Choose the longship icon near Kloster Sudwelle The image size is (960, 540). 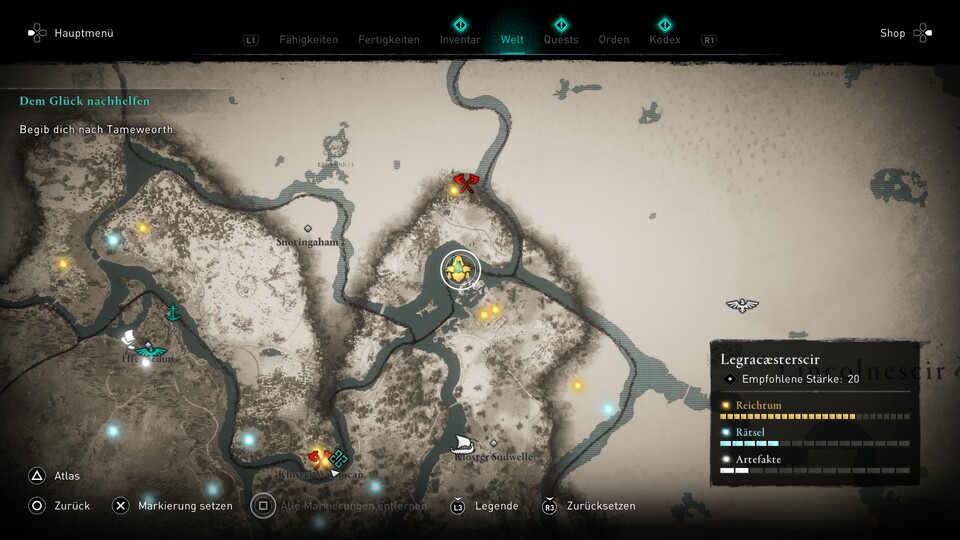[462, 443]
